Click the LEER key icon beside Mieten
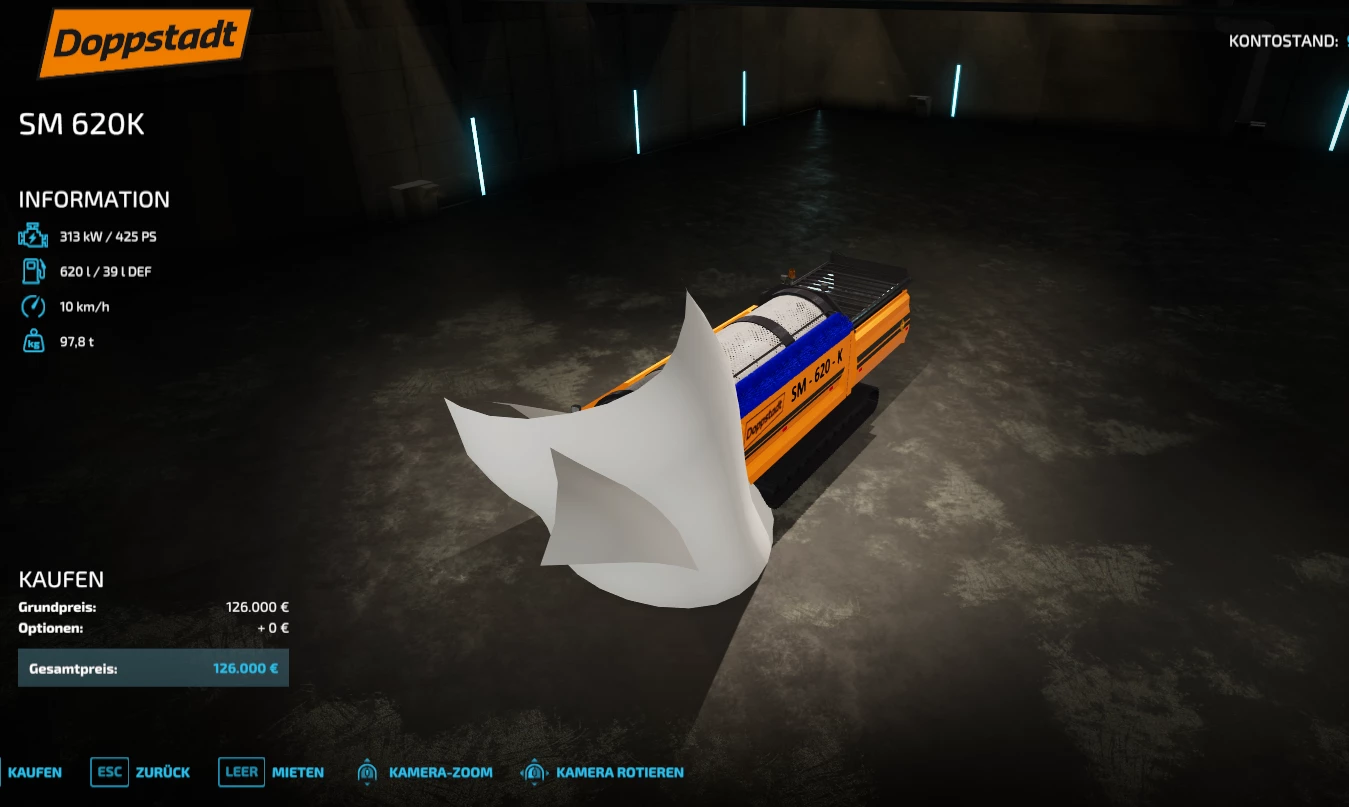The width and height of the screenshot is (1349, 807). tap(240, 772)
